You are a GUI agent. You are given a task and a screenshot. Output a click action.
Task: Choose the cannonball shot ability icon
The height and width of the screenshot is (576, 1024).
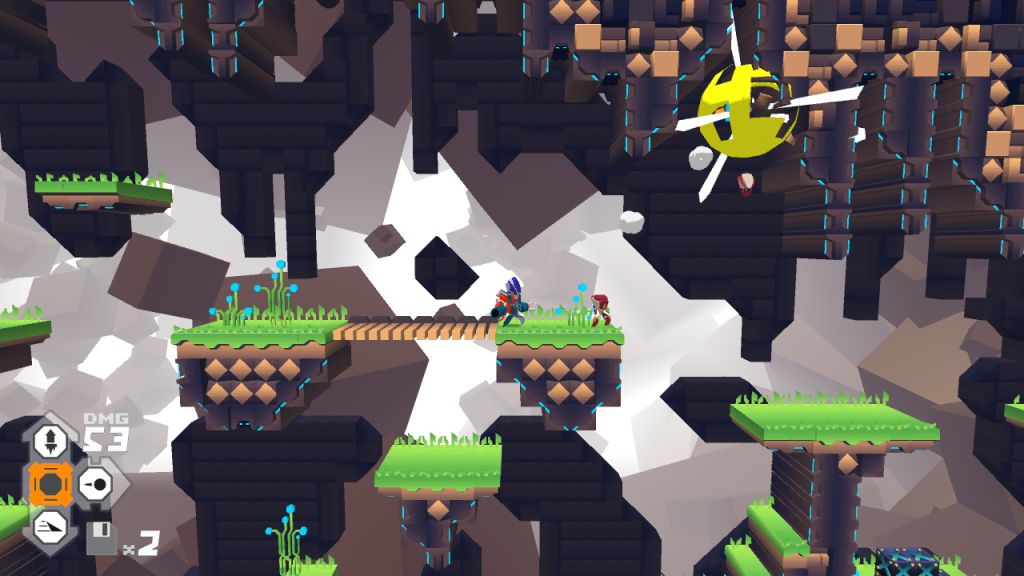click(96, 485)
